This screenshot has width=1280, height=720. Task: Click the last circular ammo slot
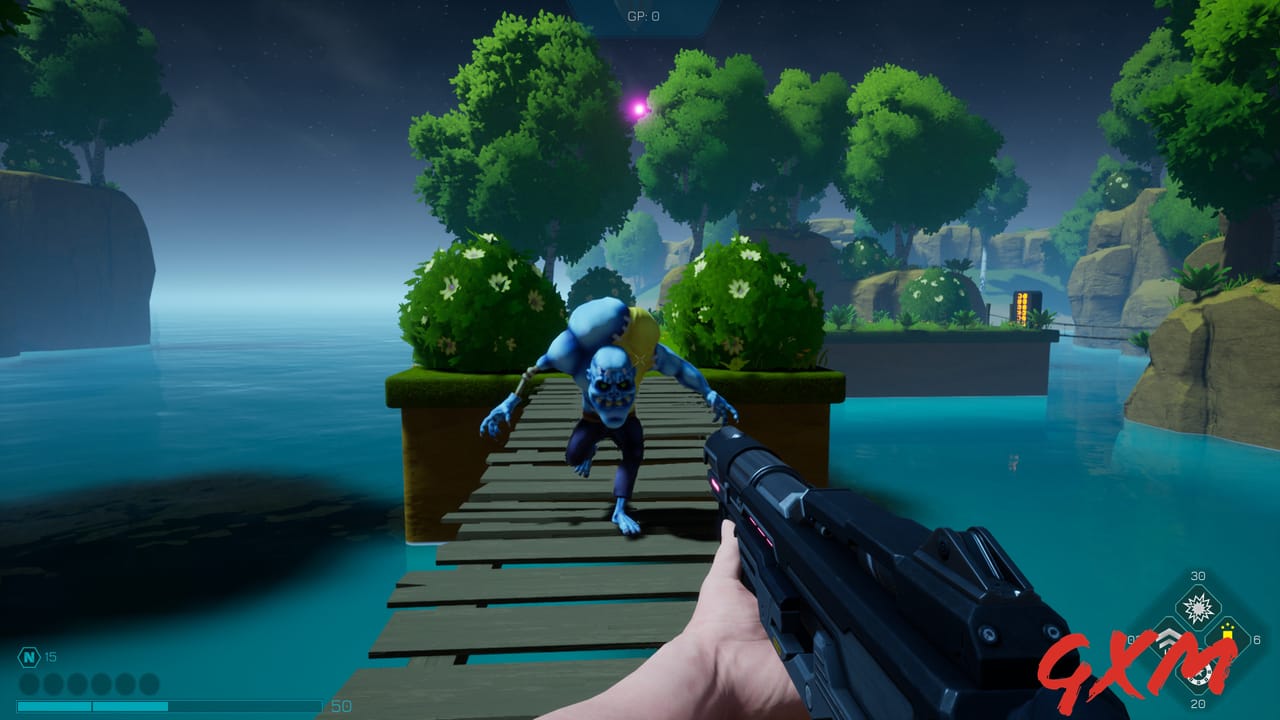click(148, 683)
